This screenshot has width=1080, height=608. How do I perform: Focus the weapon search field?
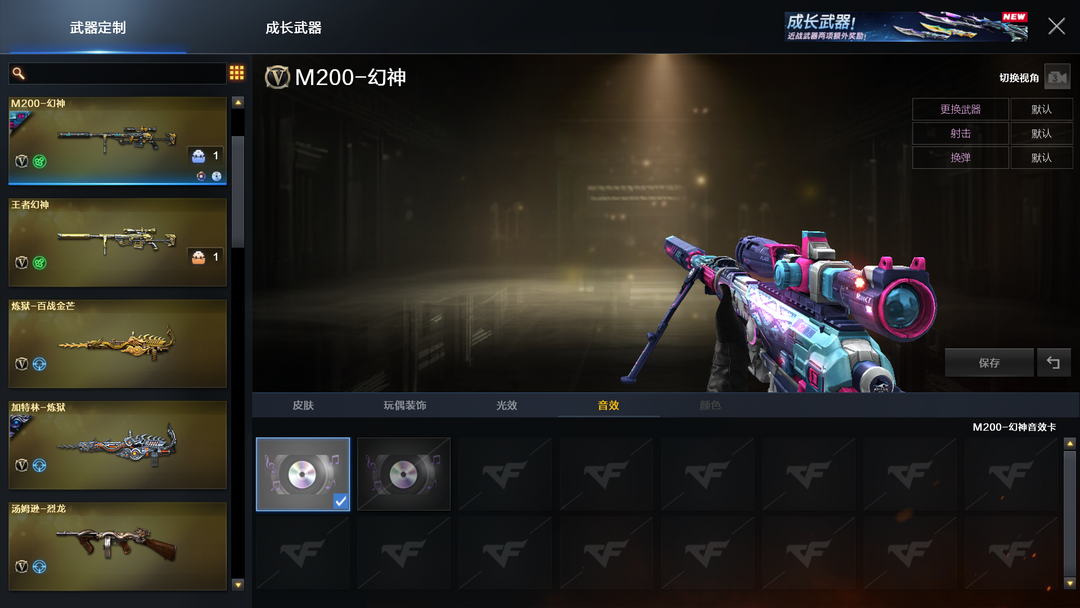(118, 74)
